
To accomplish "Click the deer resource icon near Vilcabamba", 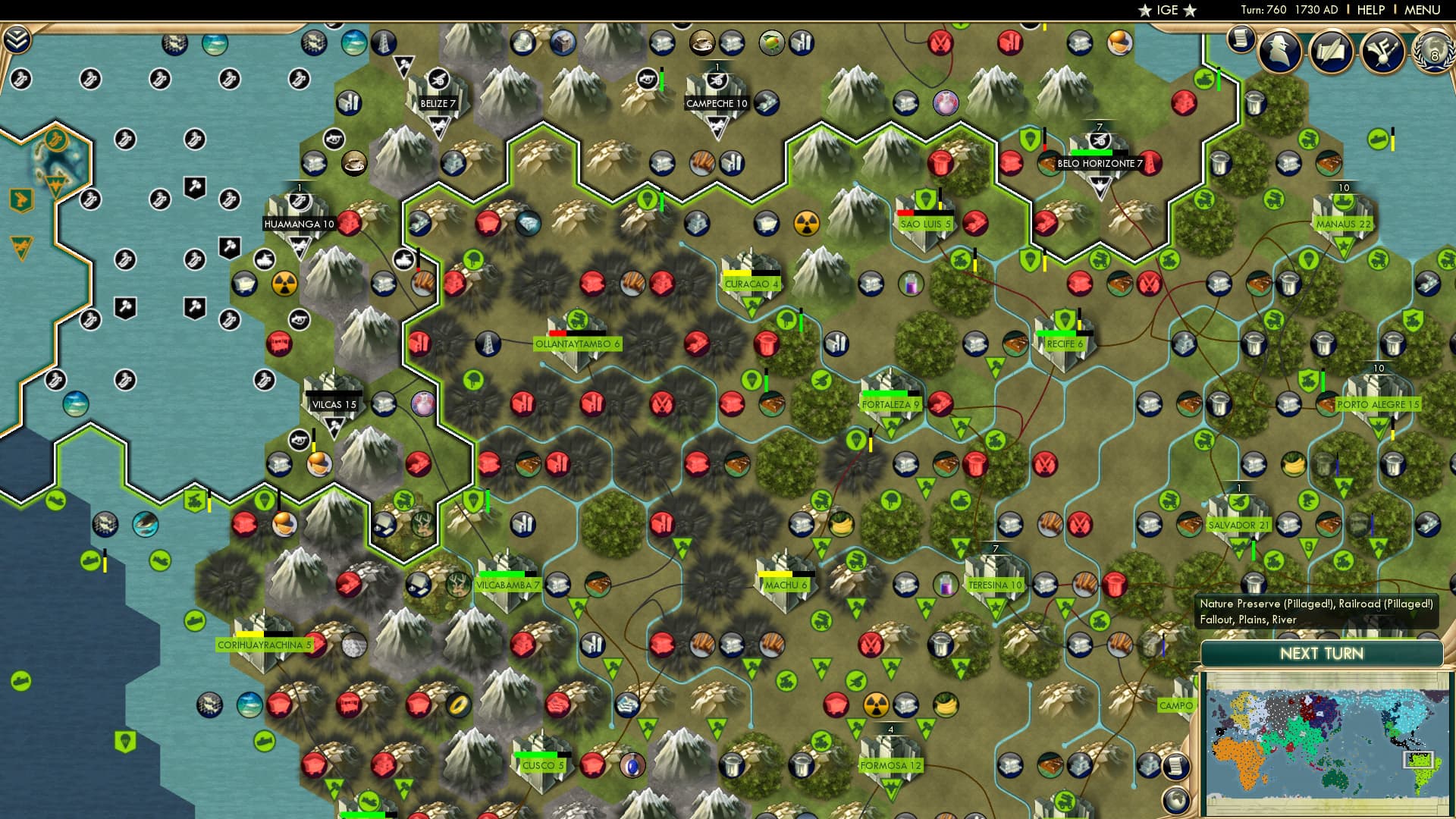I will pyautogui.click(x=458, y=585).
